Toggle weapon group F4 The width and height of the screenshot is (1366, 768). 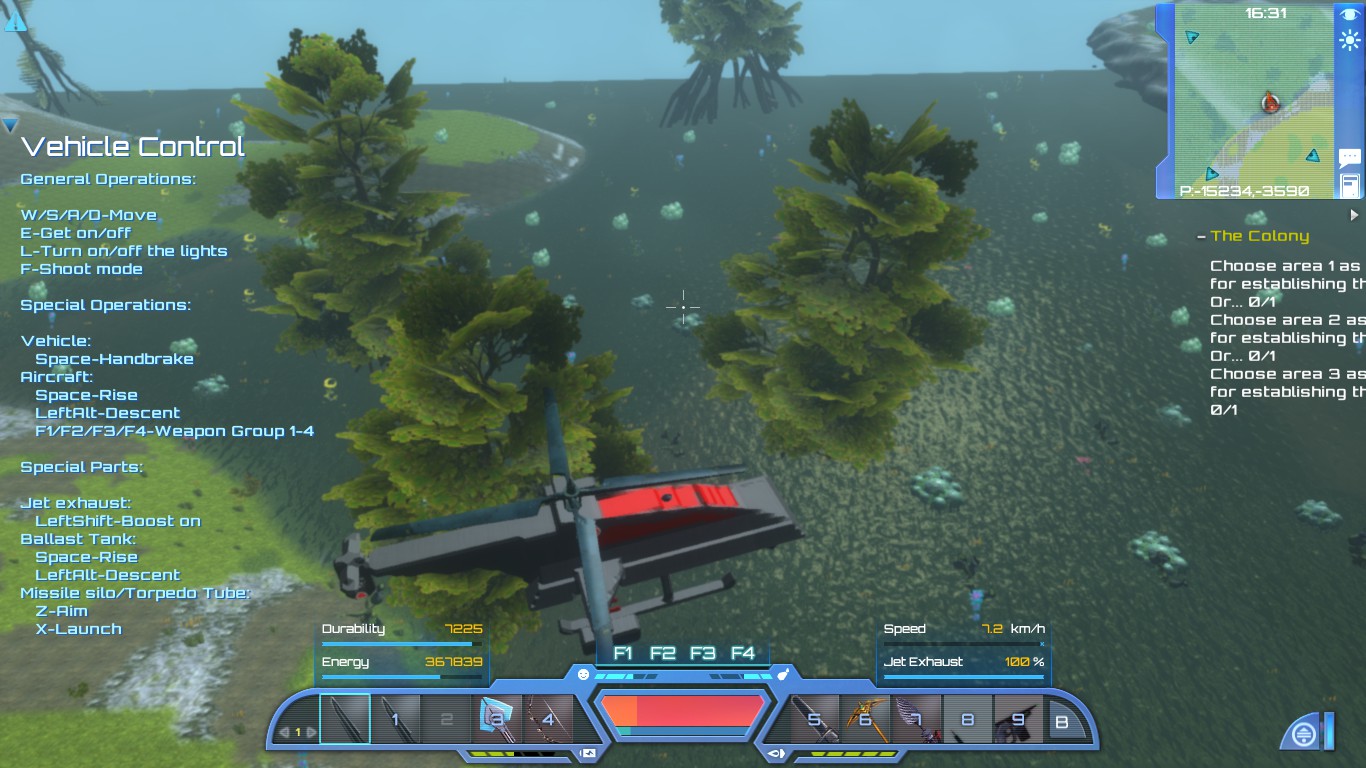pyautogui.click(x=742, y=651)
